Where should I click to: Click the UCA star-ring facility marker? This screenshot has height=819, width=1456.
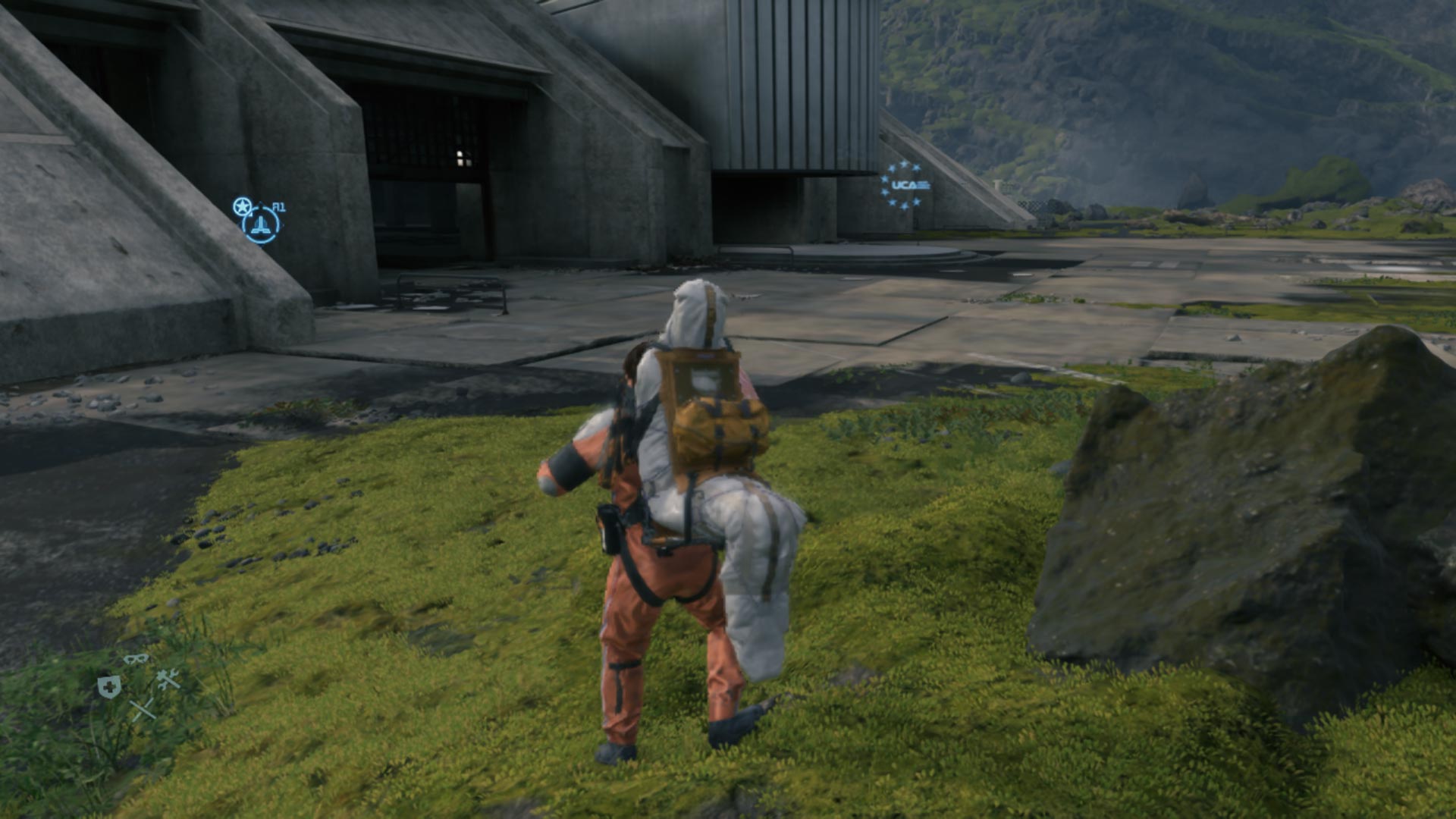click(x=905, y=185)
